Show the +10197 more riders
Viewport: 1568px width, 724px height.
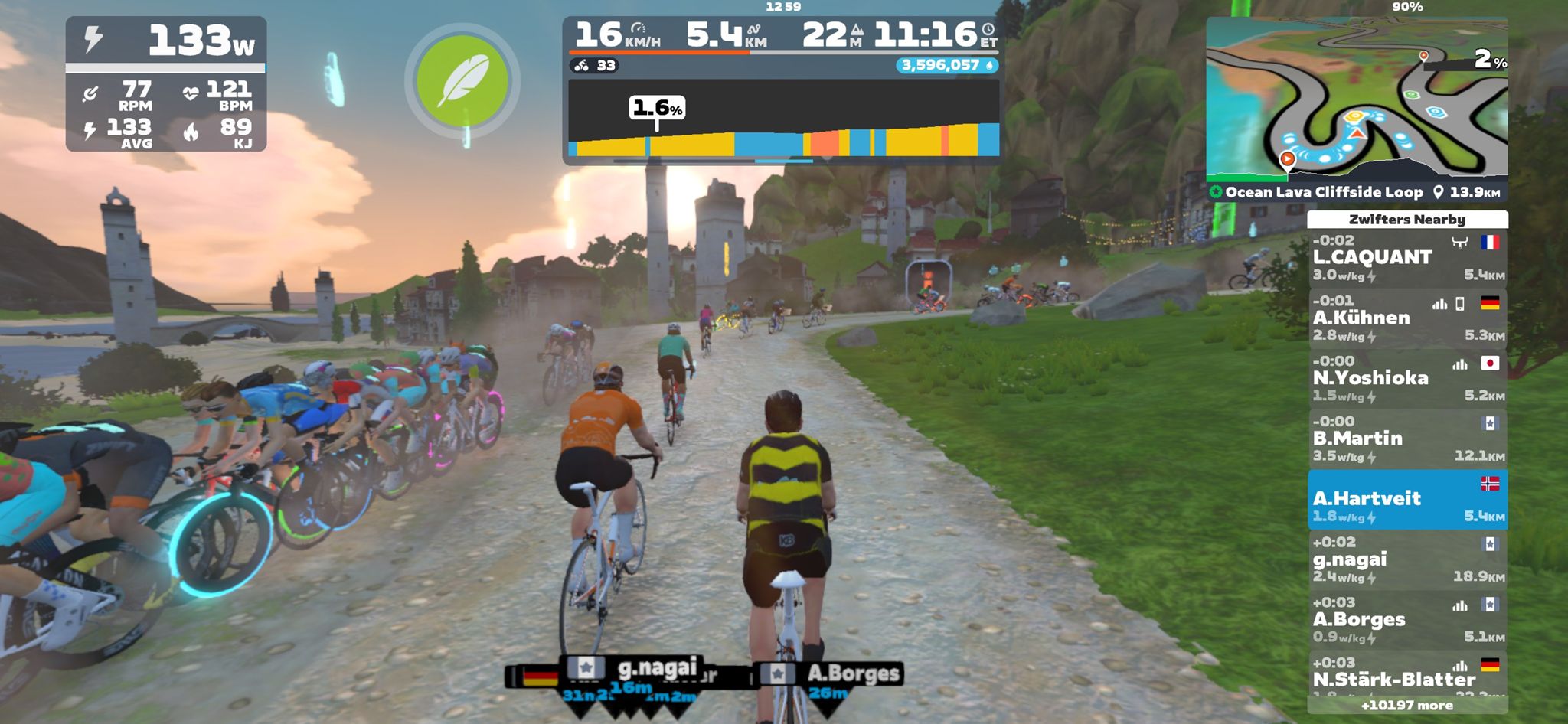(x=1407, y=706)
